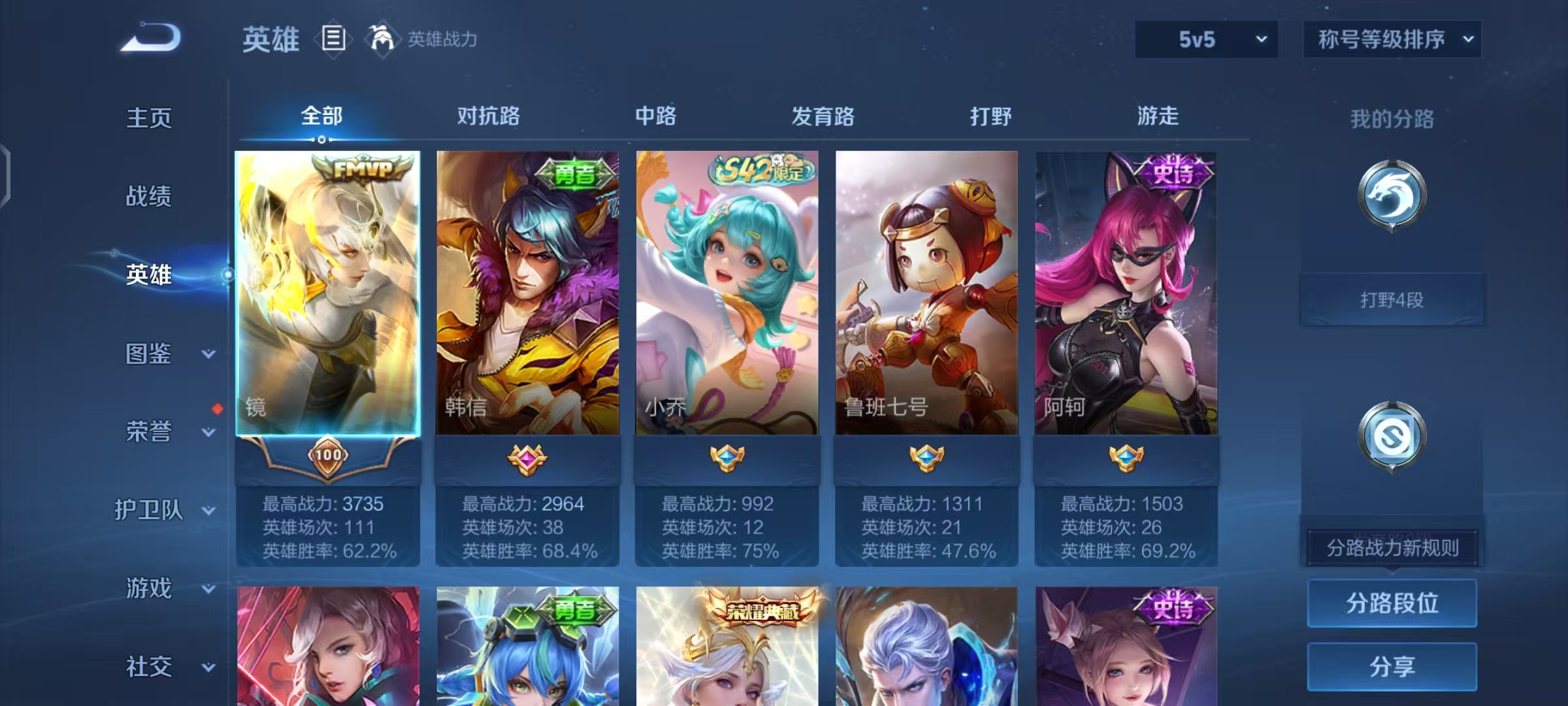Image resolution: width=1568 pixels, height=706 pixels.
Task: Click 鲁班七号's mastery level emblem
Action: pyautogui.click(x=925, y=460)
